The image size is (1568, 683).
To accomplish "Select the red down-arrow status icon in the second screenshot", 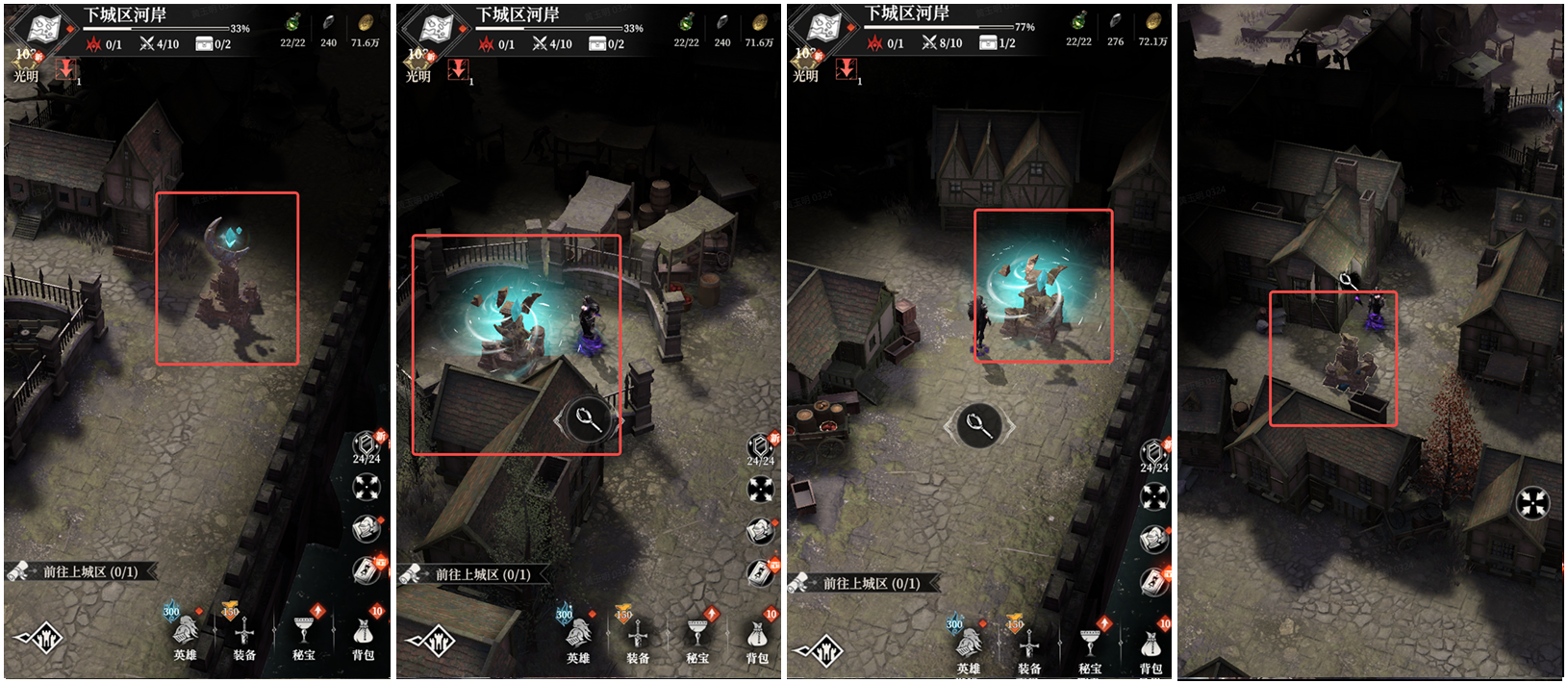I will (459, 69).
